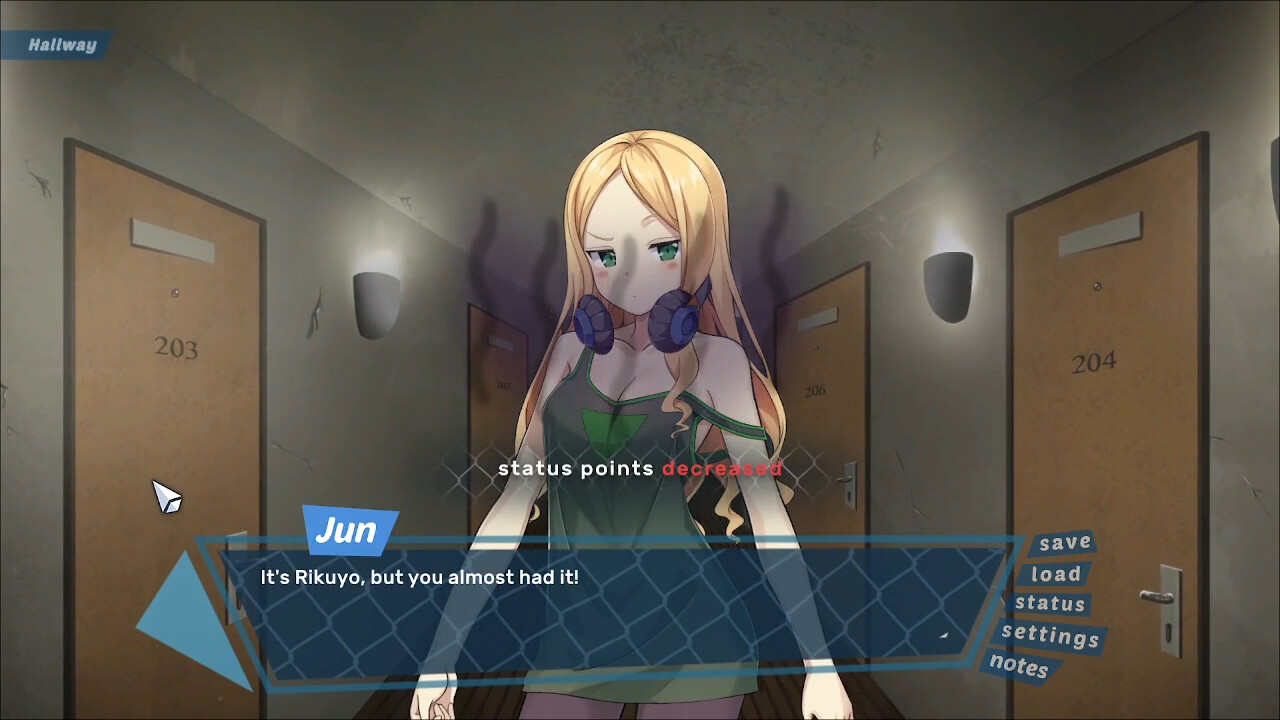The height and width of the screenshot is (720, 1280).
Task: Open the notes screen
Action: point(1017,668)
